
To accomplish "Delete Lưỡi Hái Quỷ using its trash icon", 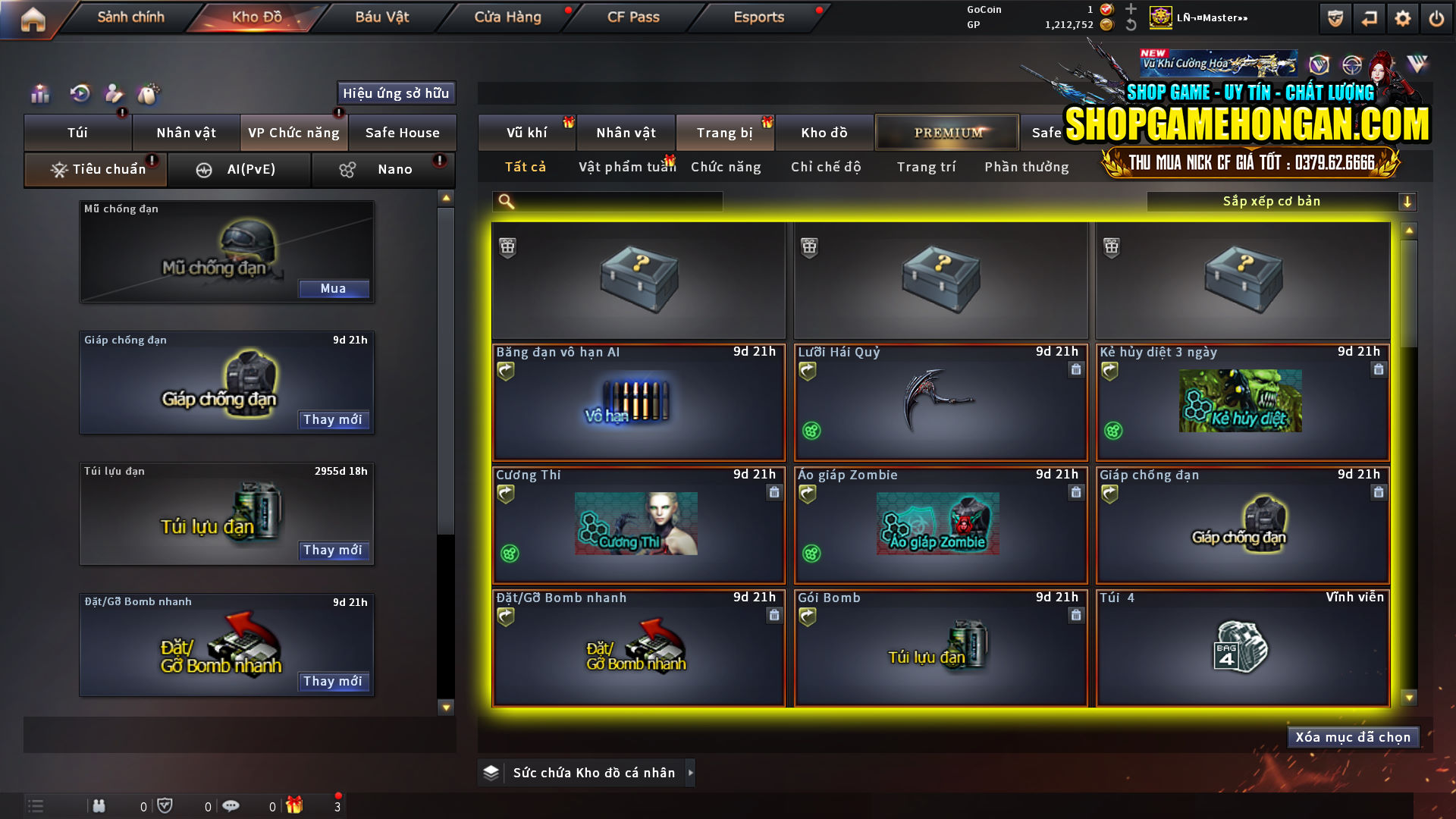I will [1075, 370].
